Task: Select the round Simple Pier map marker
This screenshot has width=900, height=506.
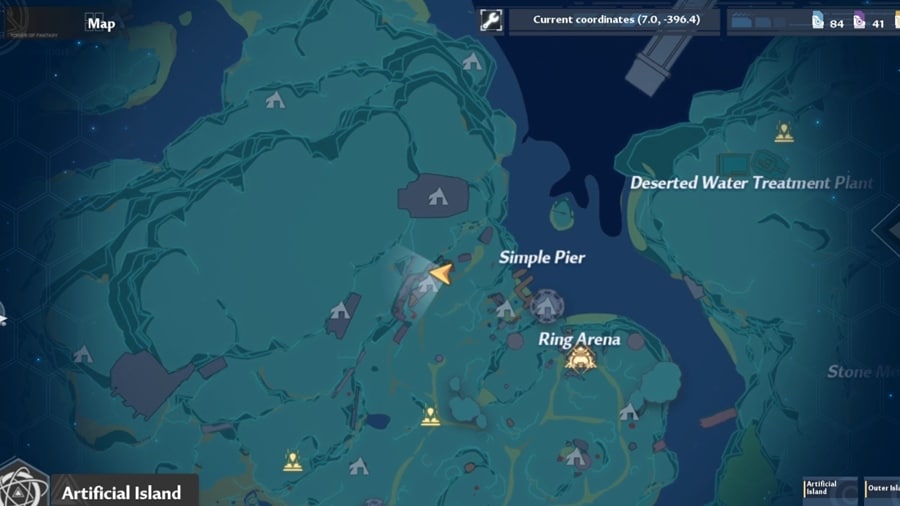Action: 546,305
